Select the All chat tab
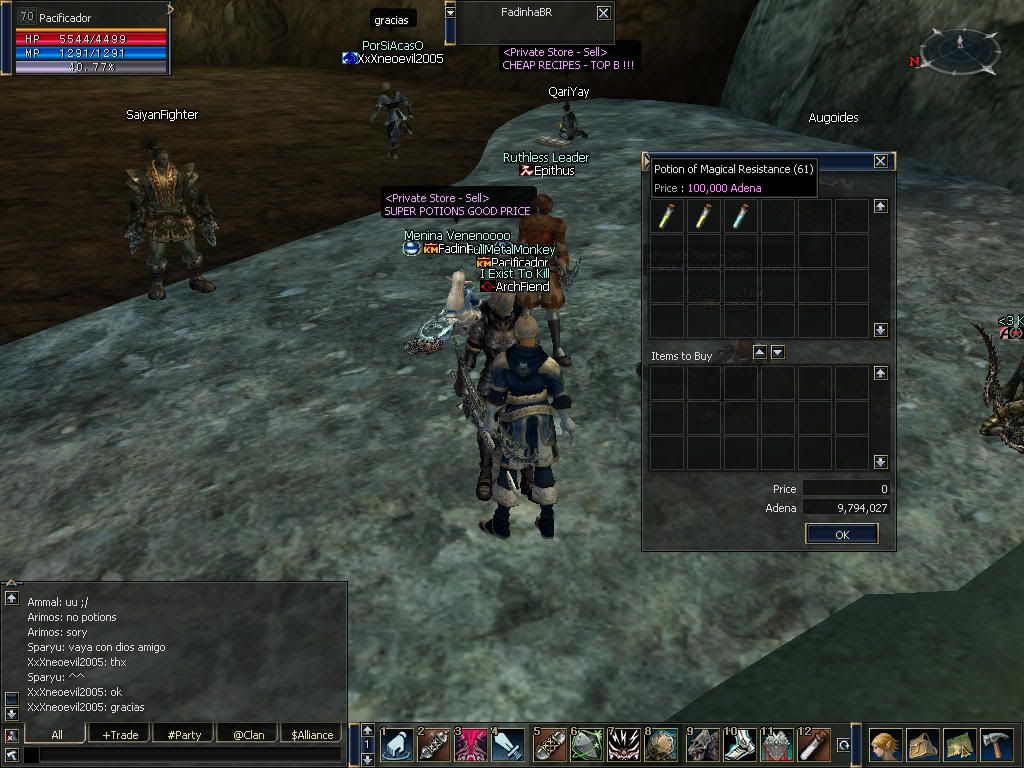Image resolution: width=1024 pixels, height=768 pixels. click(57, 734)
